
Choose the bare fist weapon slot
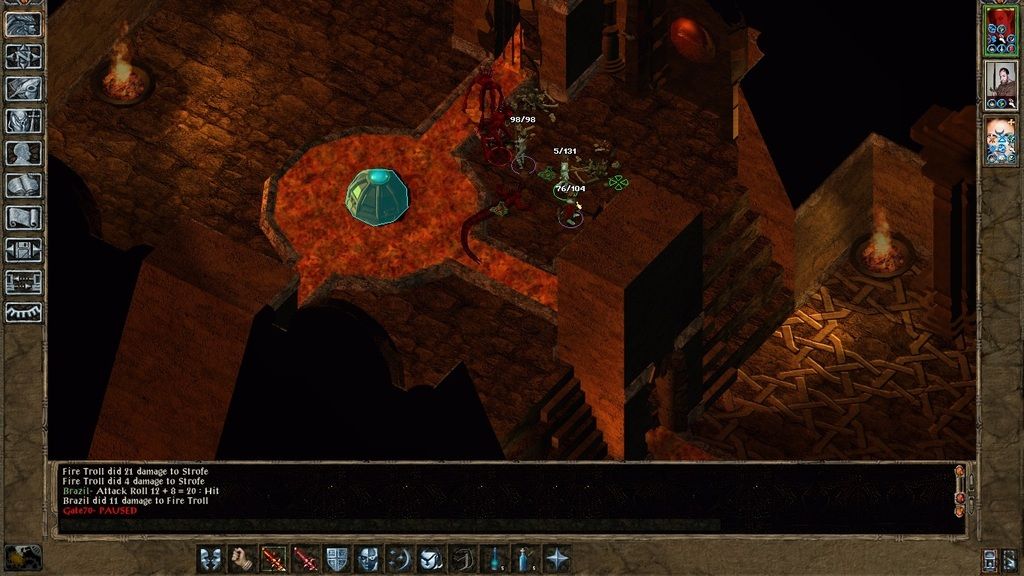pyautogui.click(x=241, y=558)
